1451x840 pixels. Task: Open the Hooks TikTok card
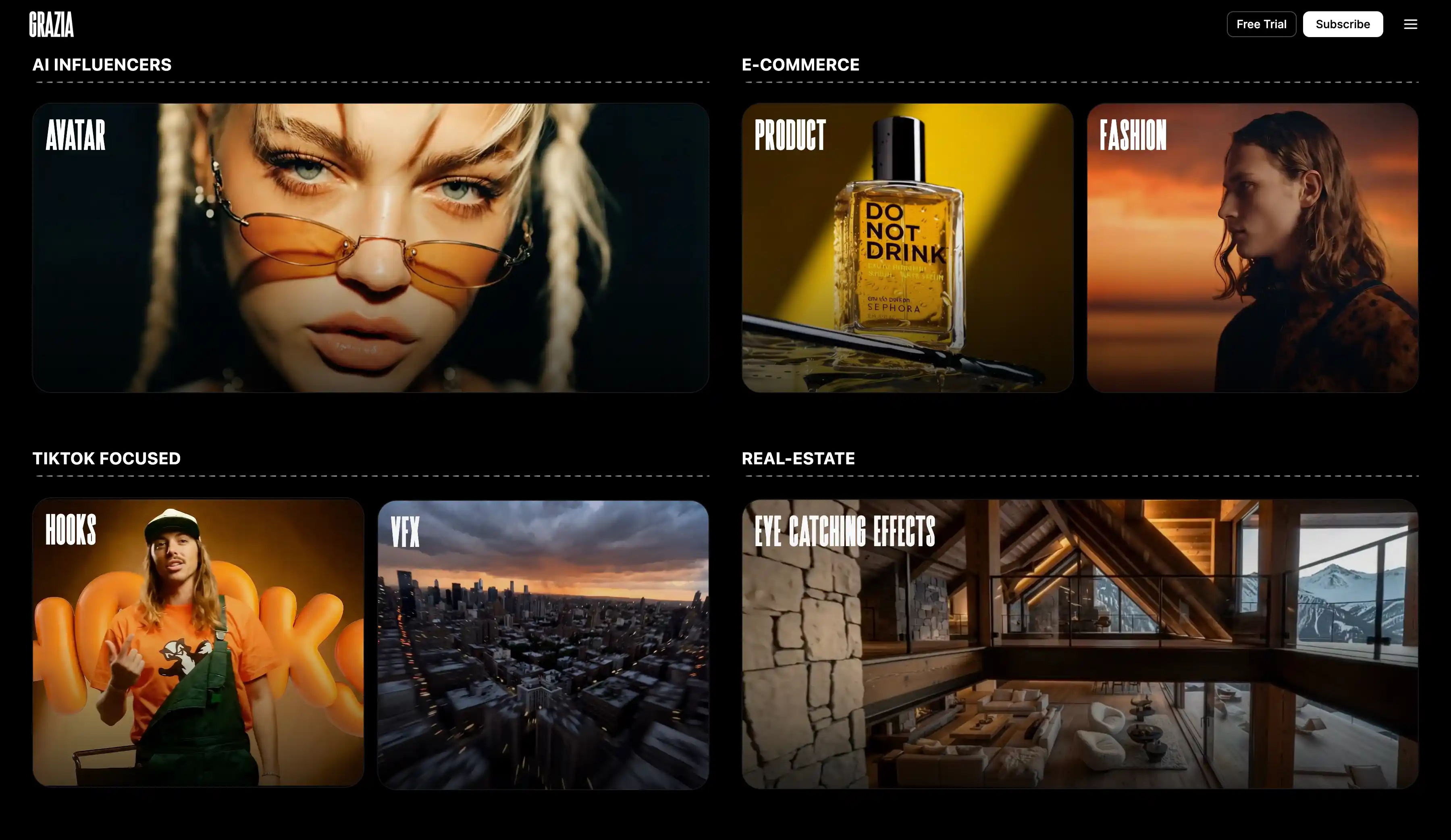[198, 642]
